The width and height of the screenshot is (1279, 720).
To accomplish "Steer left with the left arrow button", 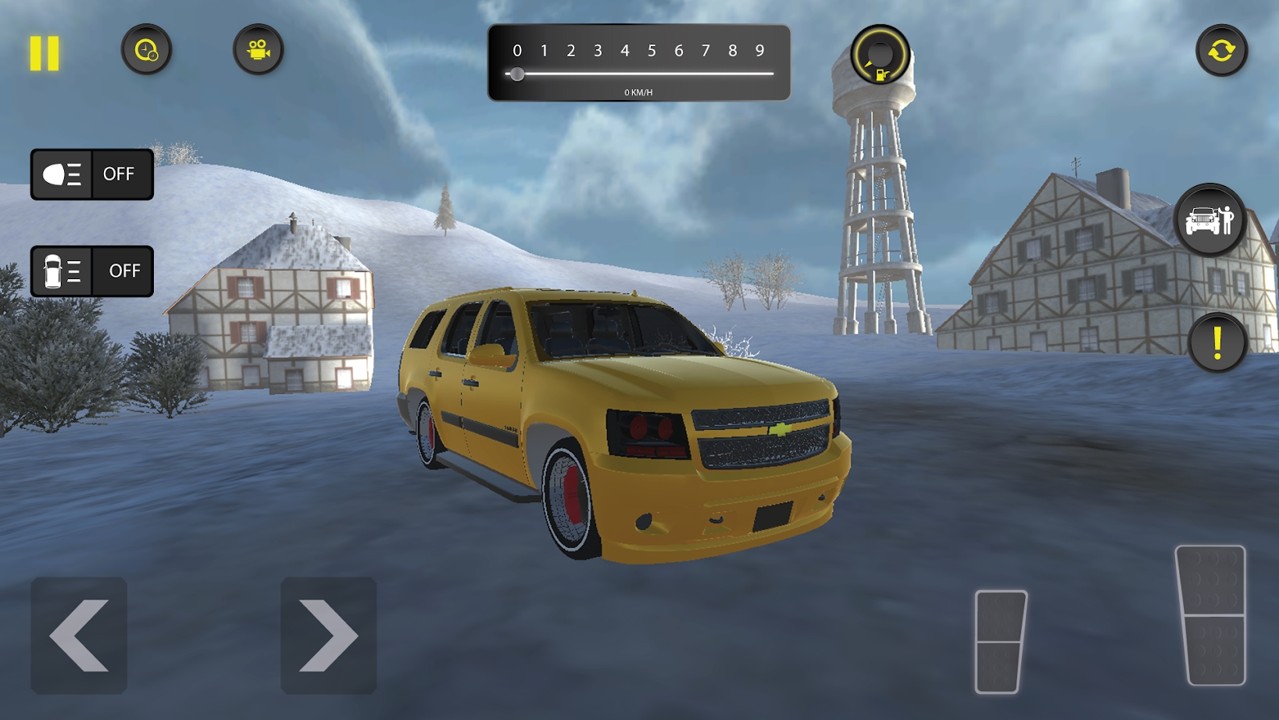I will [79, 635].
